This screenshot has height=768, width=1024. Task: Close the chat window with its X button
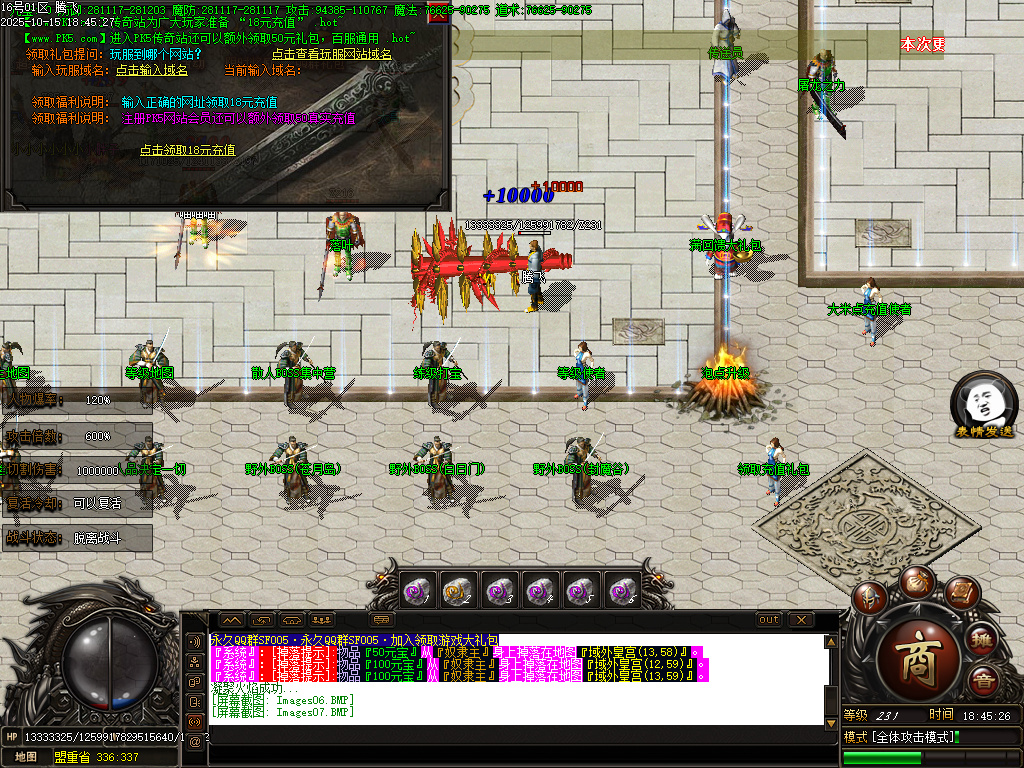click(x=801, y=620)
